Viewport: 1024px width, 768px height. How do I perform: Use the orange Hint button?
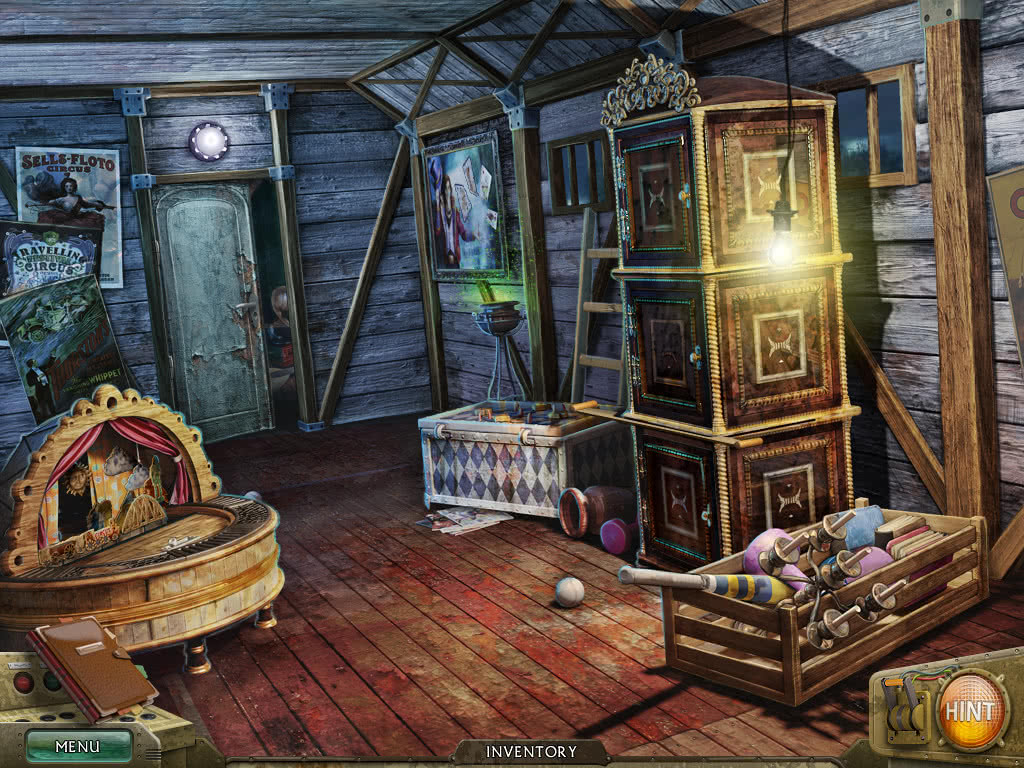[x=970, y=711]
